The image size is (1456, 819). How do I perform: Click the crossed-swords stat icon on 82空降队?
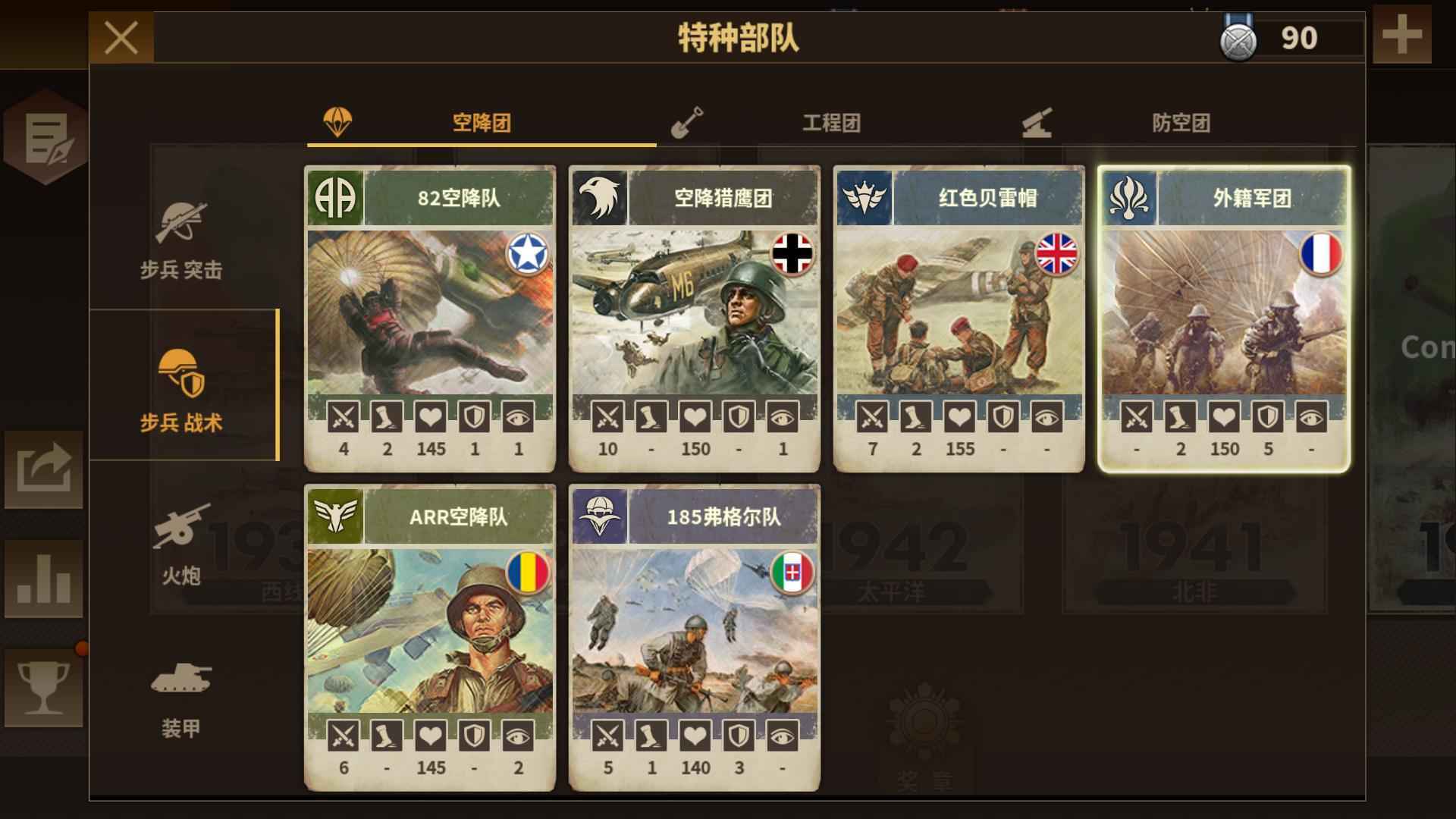(x=343, y=417)
